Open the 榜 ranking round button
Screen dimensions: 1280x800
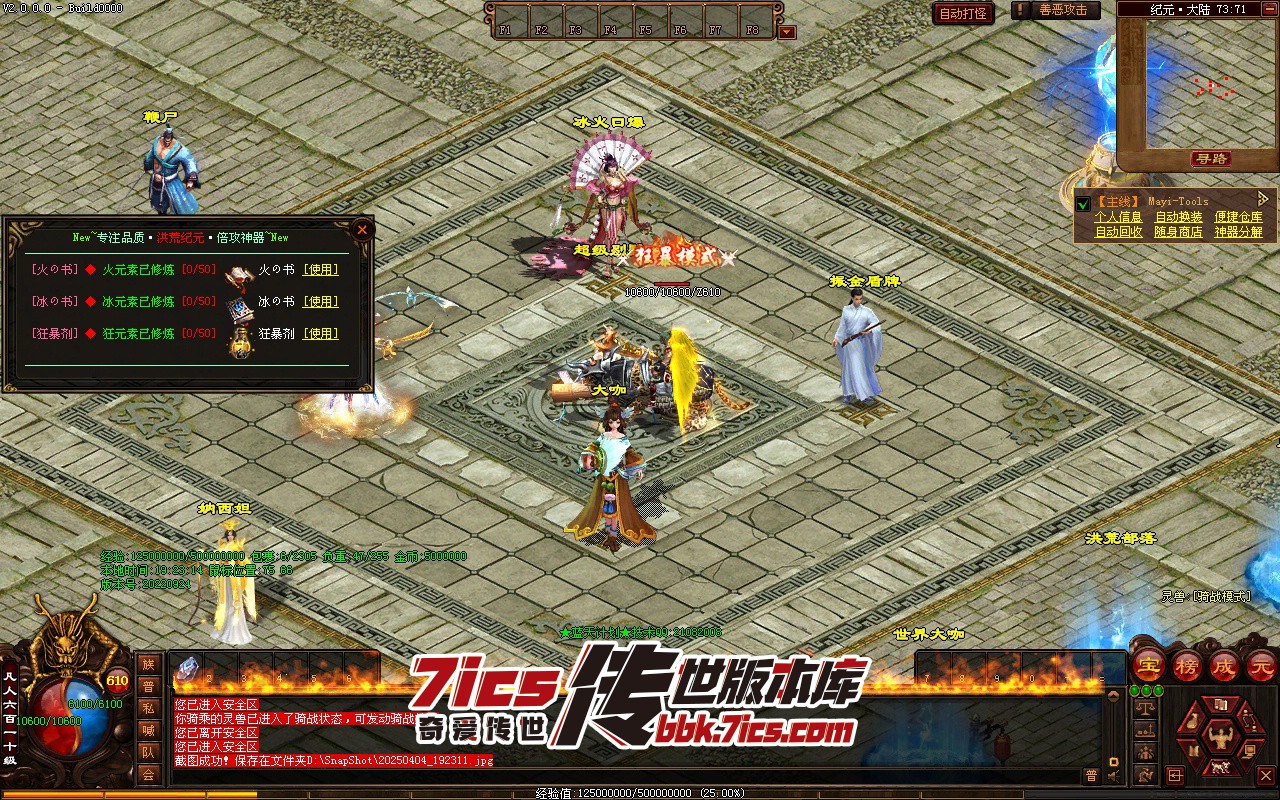click(1187, 665)
